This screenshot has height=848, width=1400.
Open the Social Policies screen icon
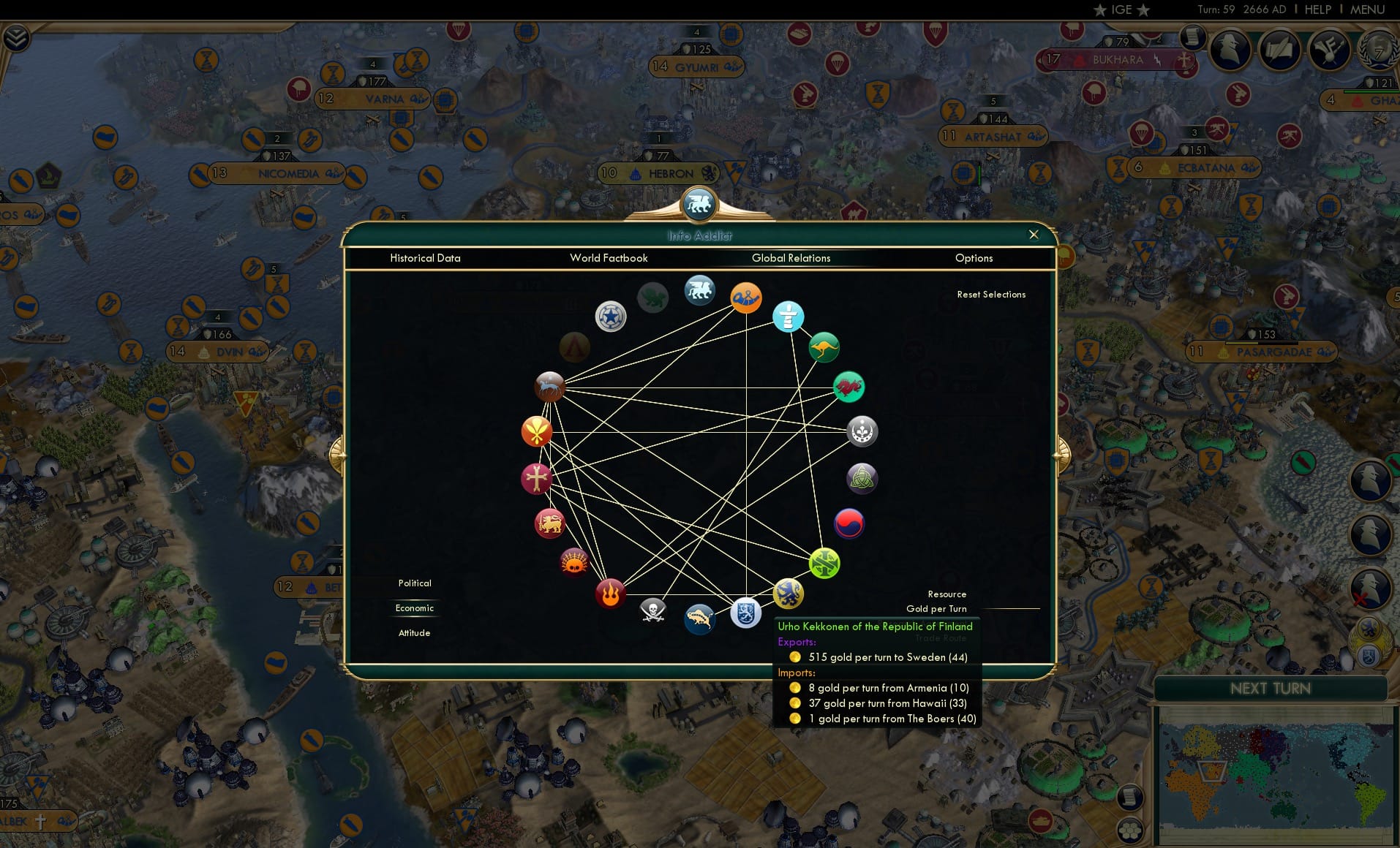click(x=1279, y=50)
